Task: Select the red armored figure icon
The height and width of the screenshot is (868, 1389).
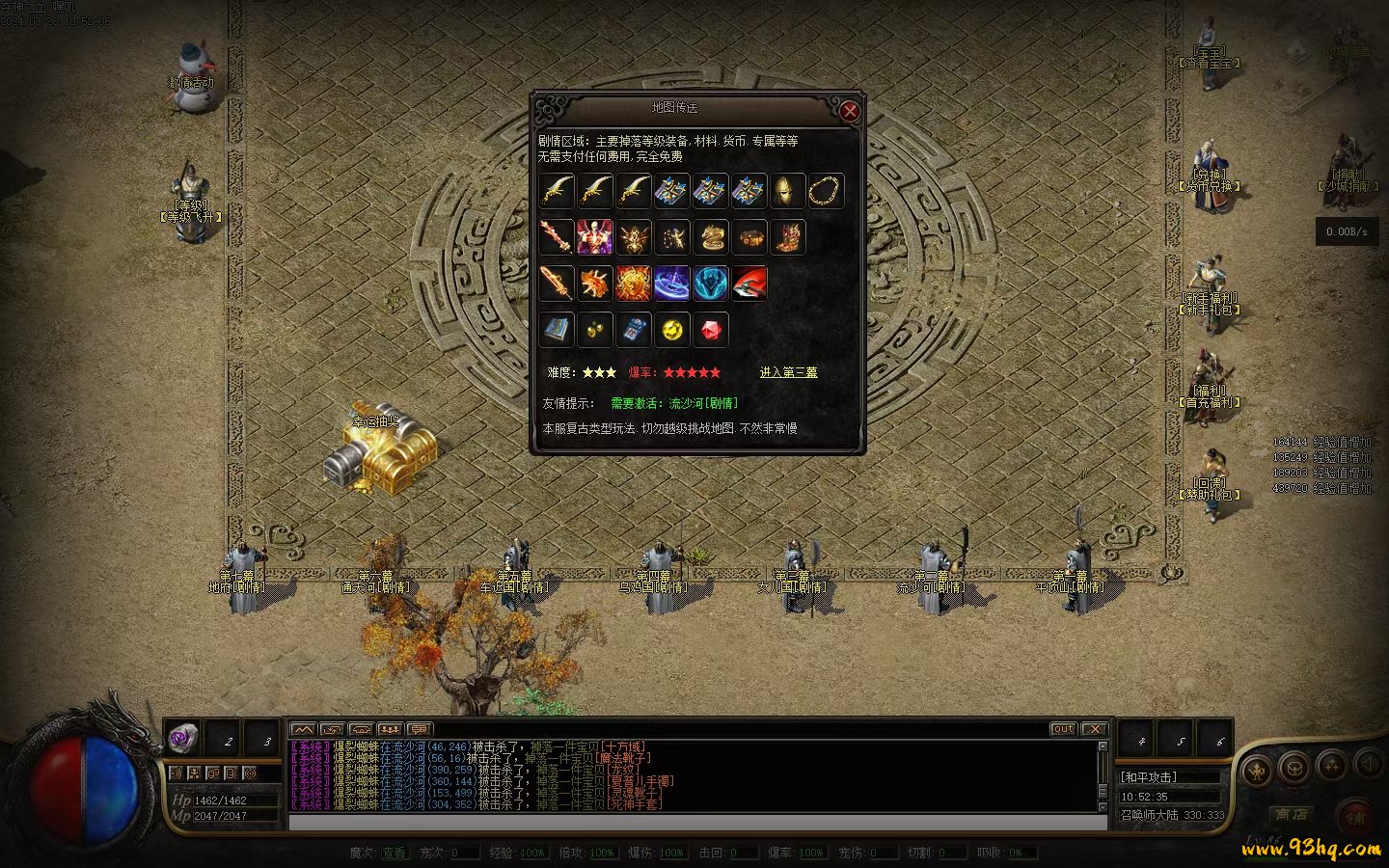Action: [594, 237]
